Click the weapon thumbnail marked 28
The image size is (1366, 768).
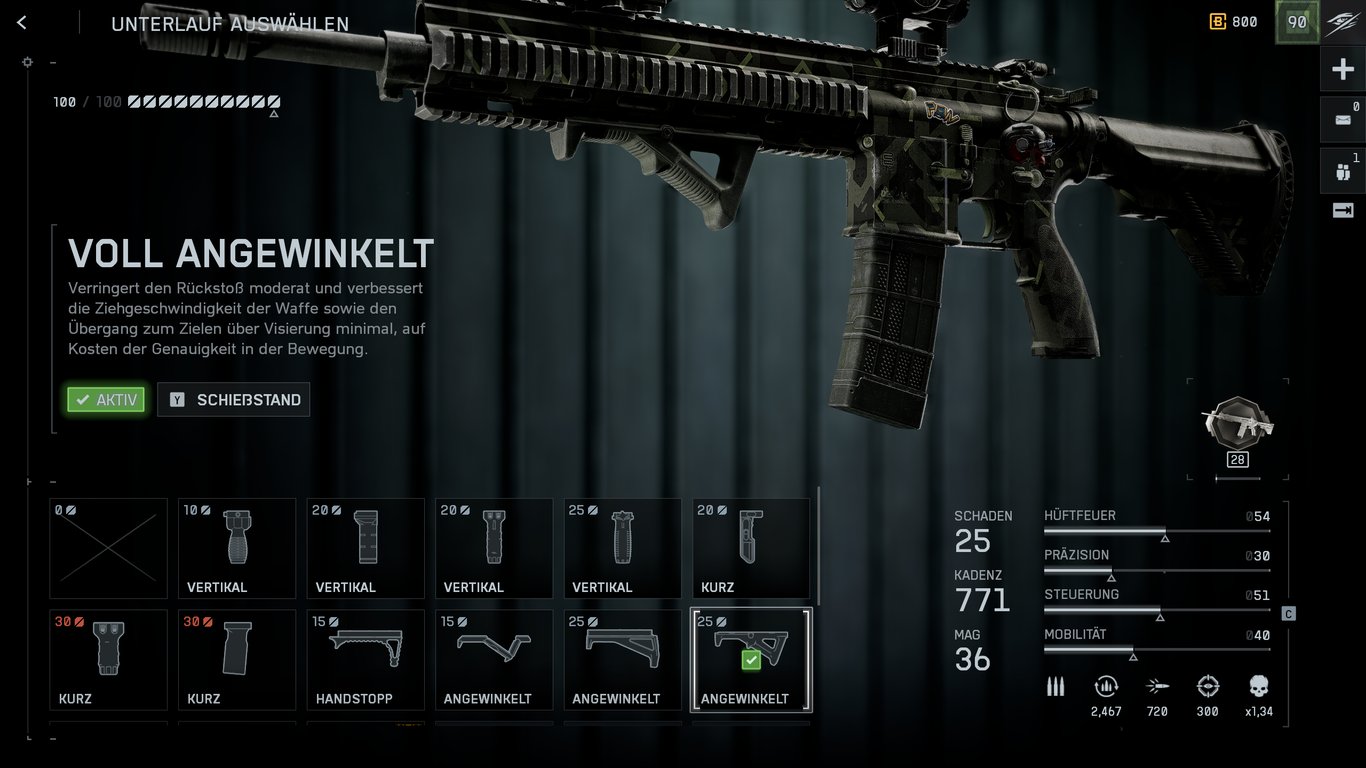click(x=1237, y=428)
